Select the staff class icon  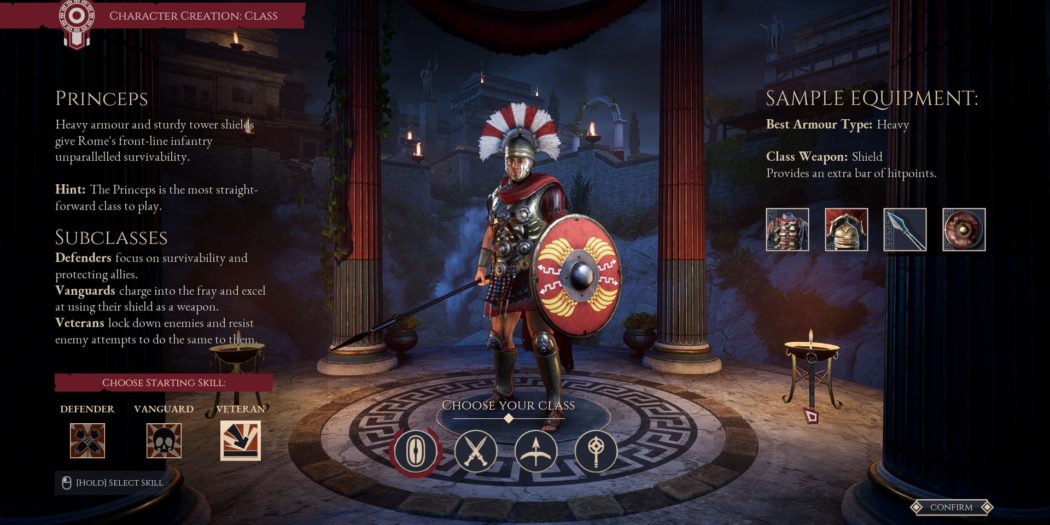(596, 451)
